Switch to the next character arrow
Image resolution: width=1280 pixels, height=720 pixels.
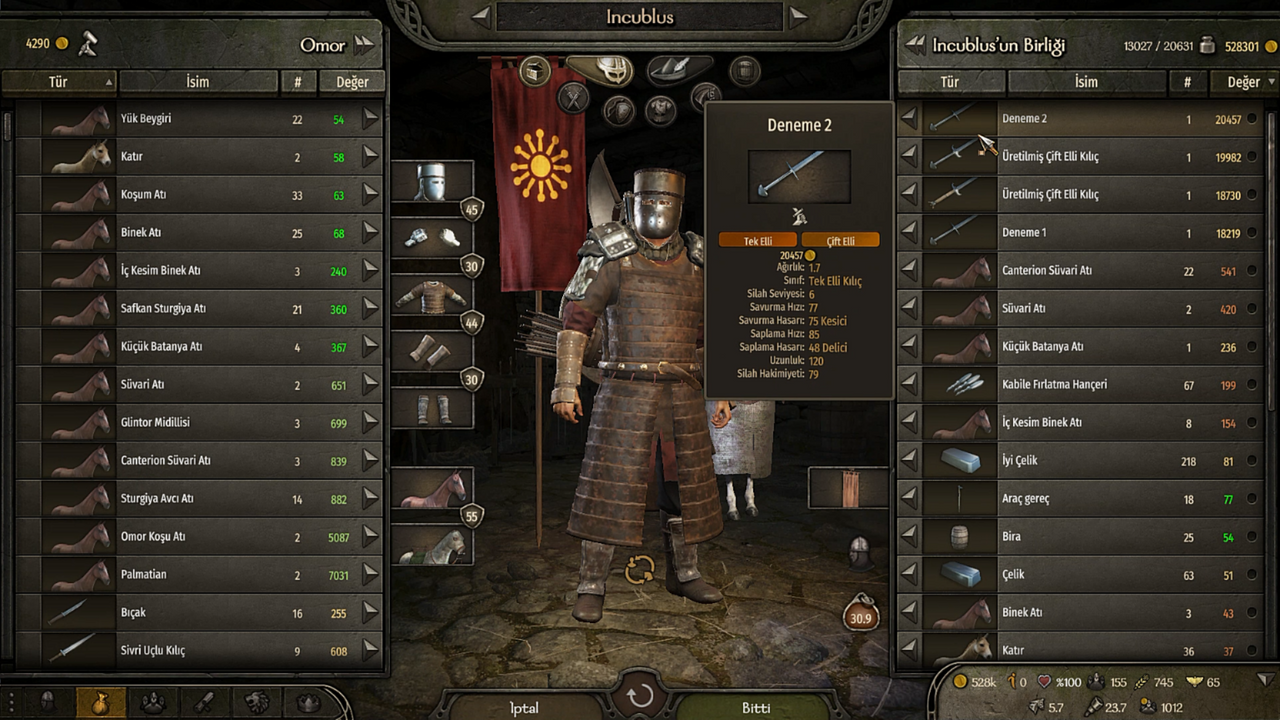[797, 16]
